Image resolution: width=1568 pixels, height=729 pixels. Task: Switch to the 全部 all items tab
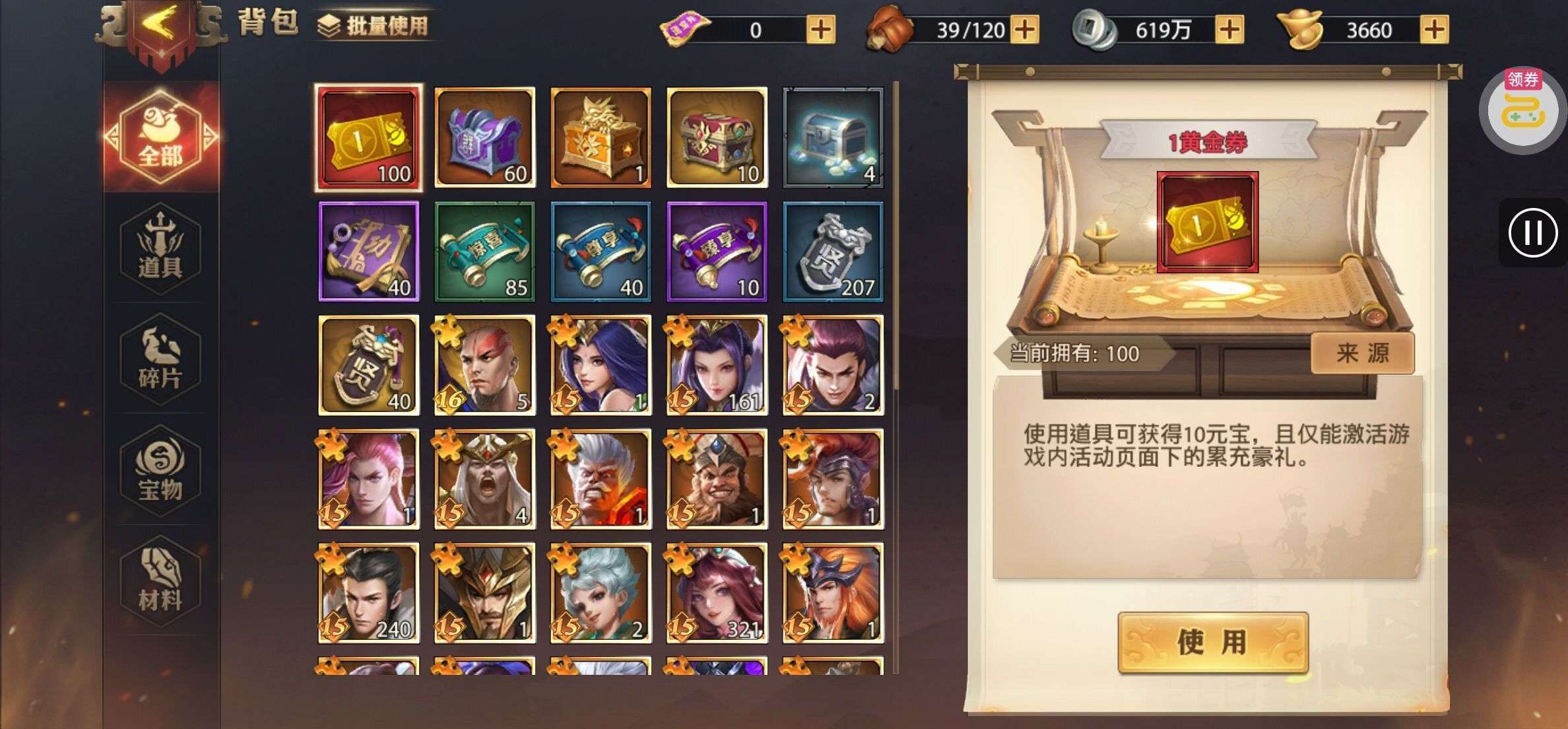160,137
